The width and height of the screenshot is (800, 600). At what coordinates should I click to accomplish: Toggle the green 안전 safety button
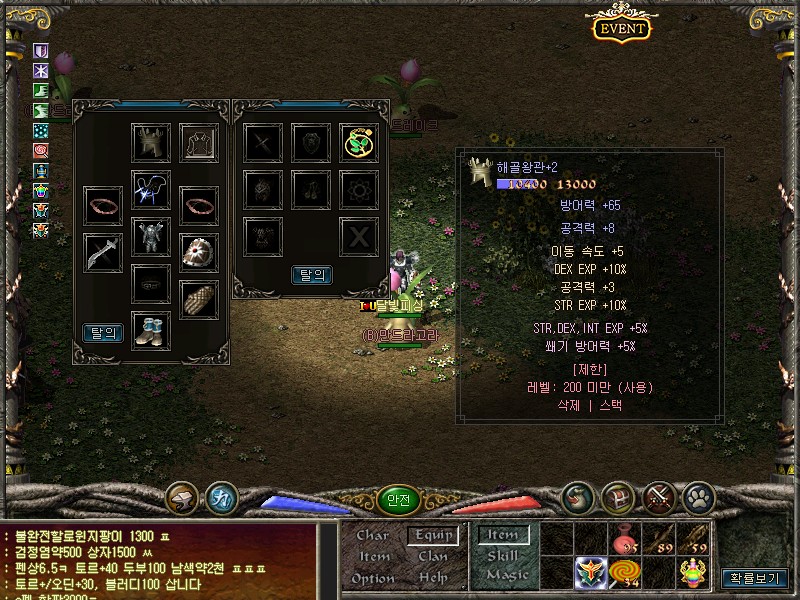[398, 500]
